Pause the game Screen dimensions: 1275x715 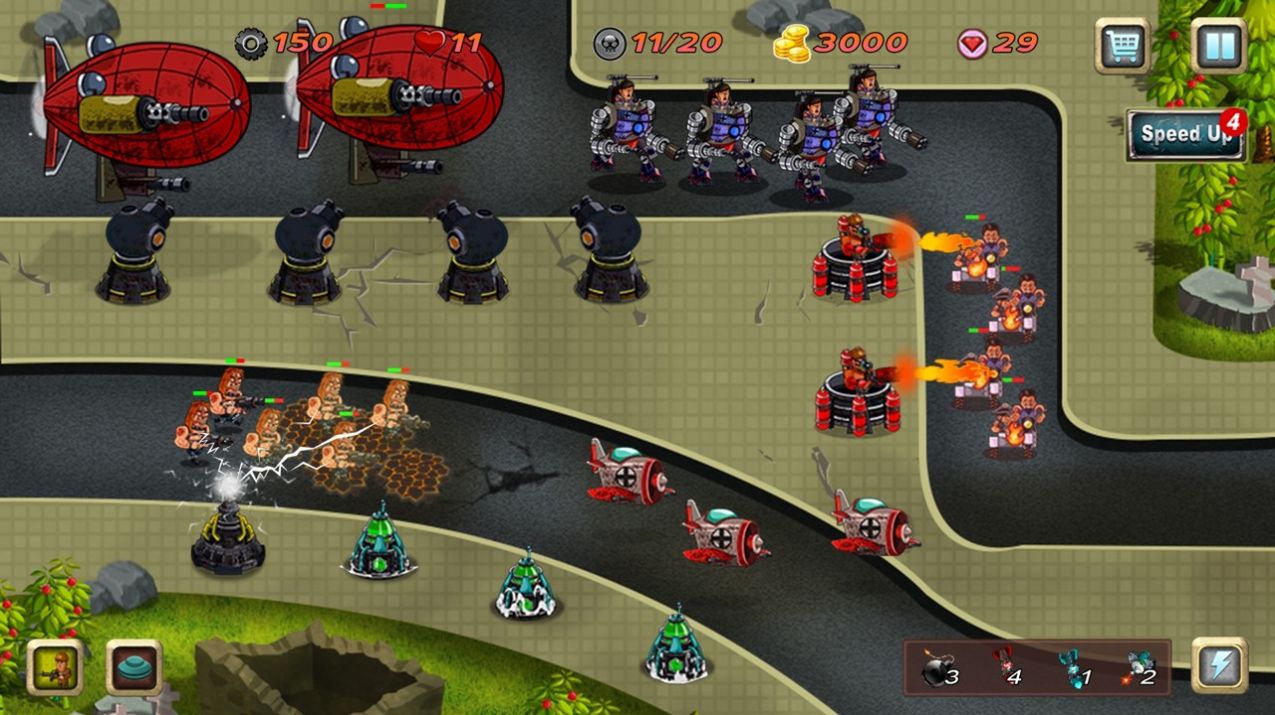[1219, 46]
